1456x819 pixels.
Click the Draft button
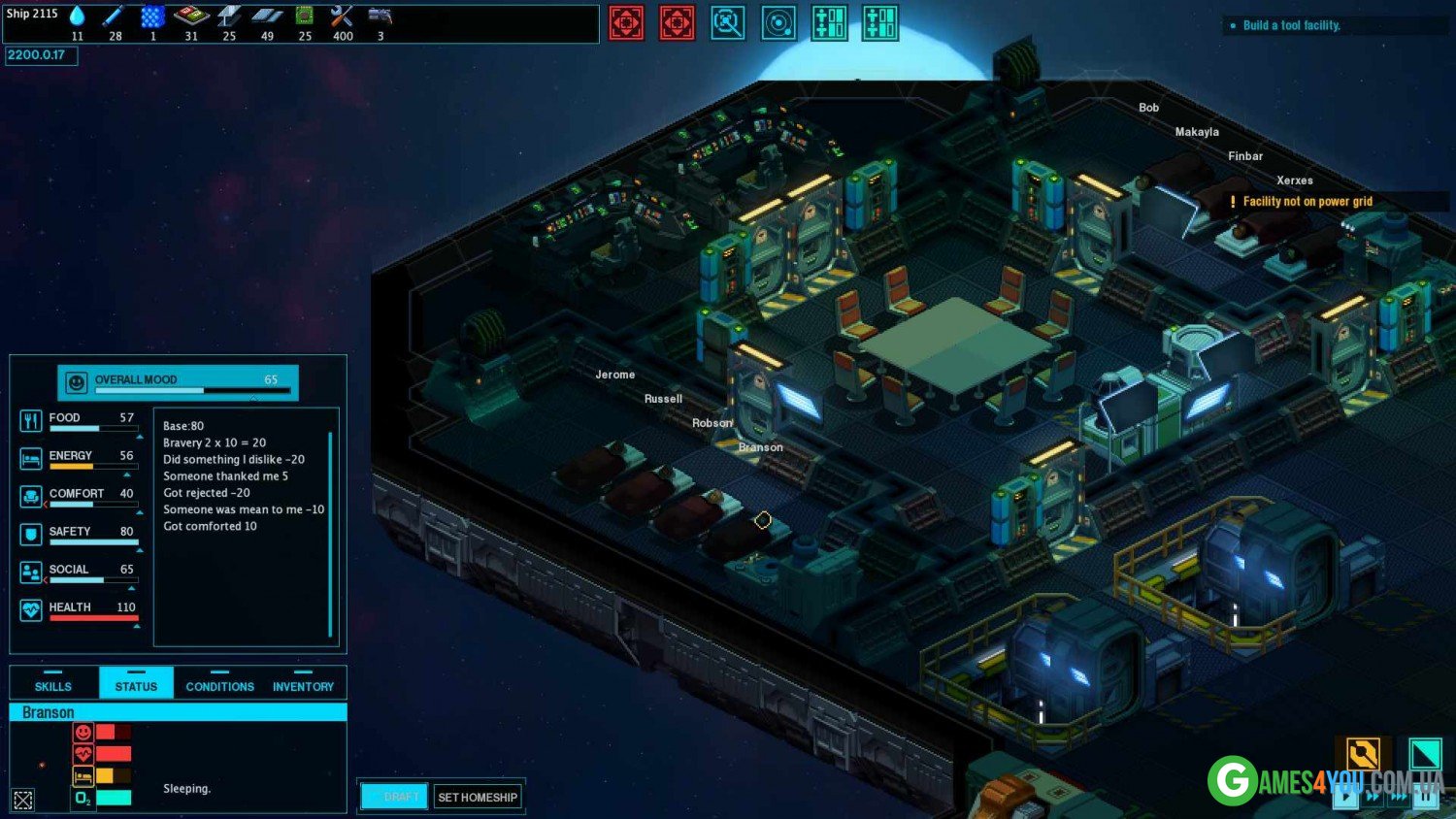click(395, 797)
